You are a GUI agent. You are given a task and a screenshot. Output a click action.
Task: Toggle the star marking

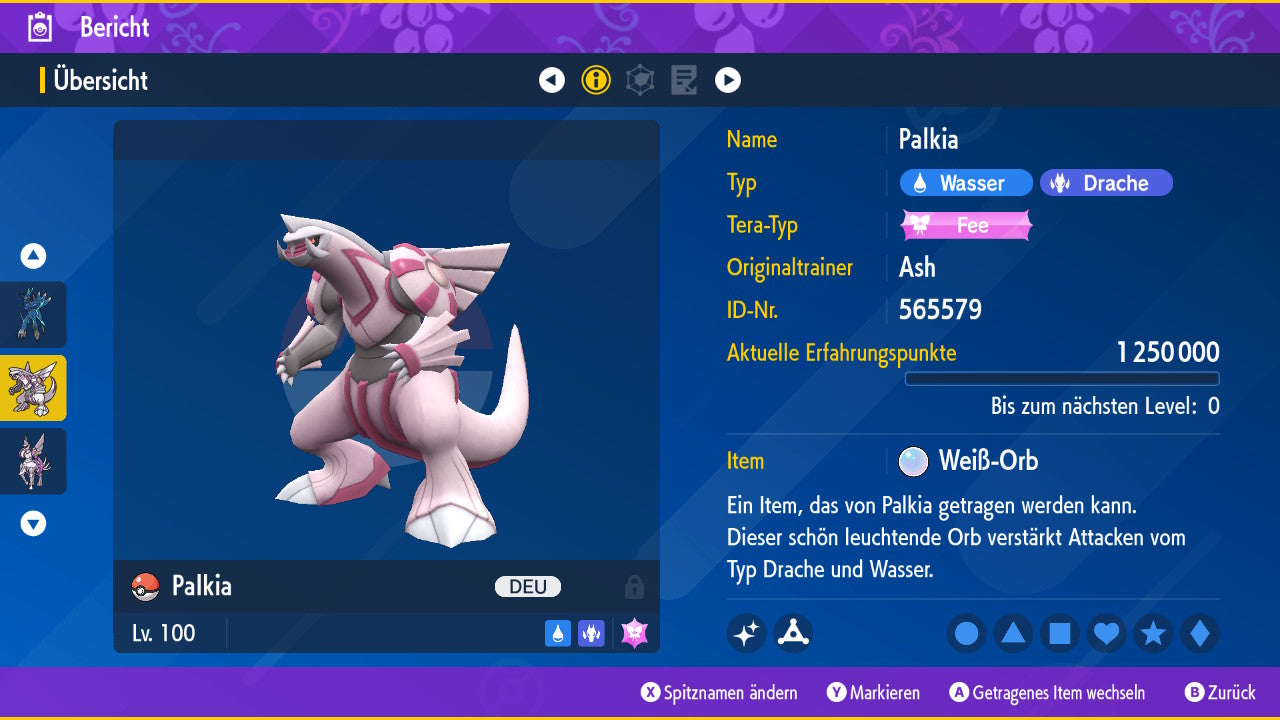tap(1153, 634)
